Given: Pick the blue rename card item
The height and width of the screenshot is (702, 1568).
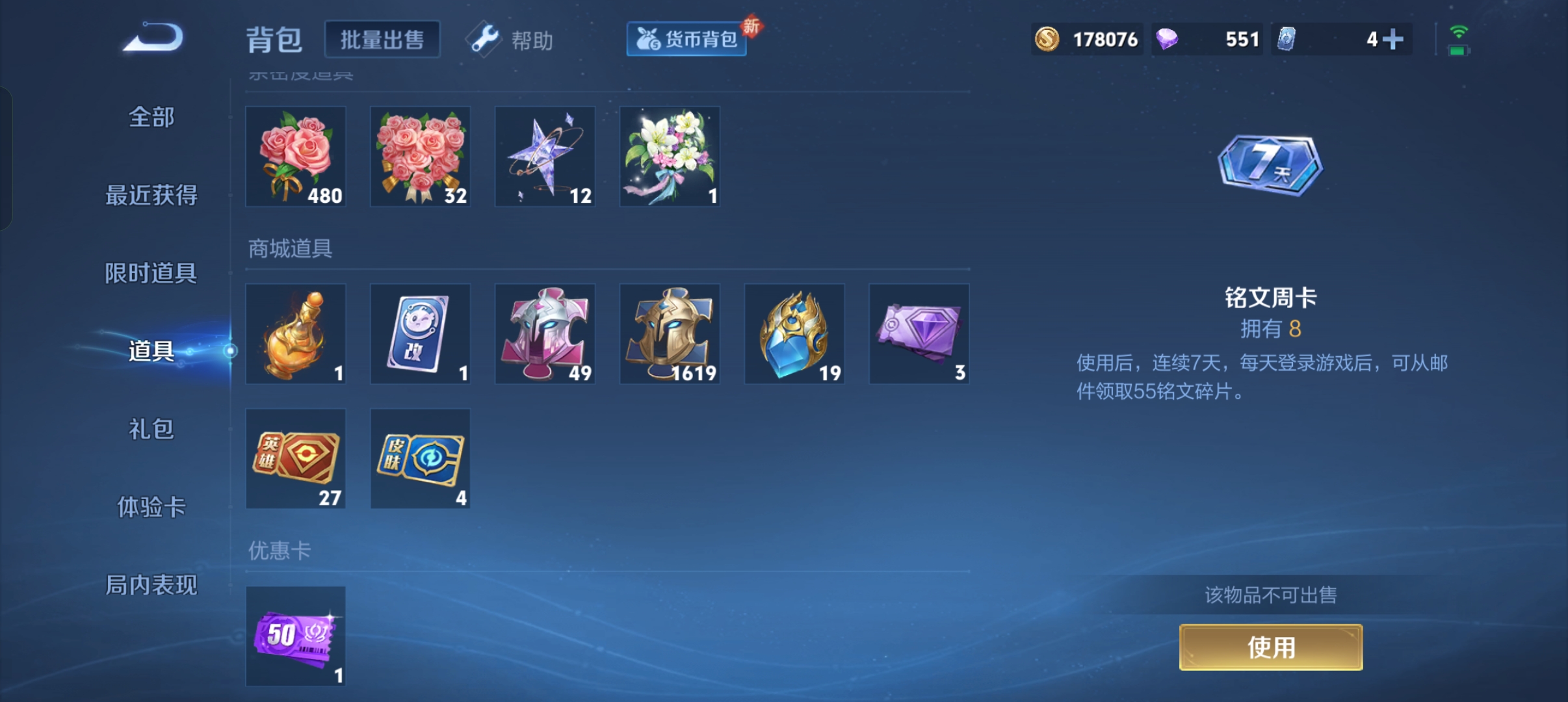Looking at the screenshot, I should click(x=420, y=334).
